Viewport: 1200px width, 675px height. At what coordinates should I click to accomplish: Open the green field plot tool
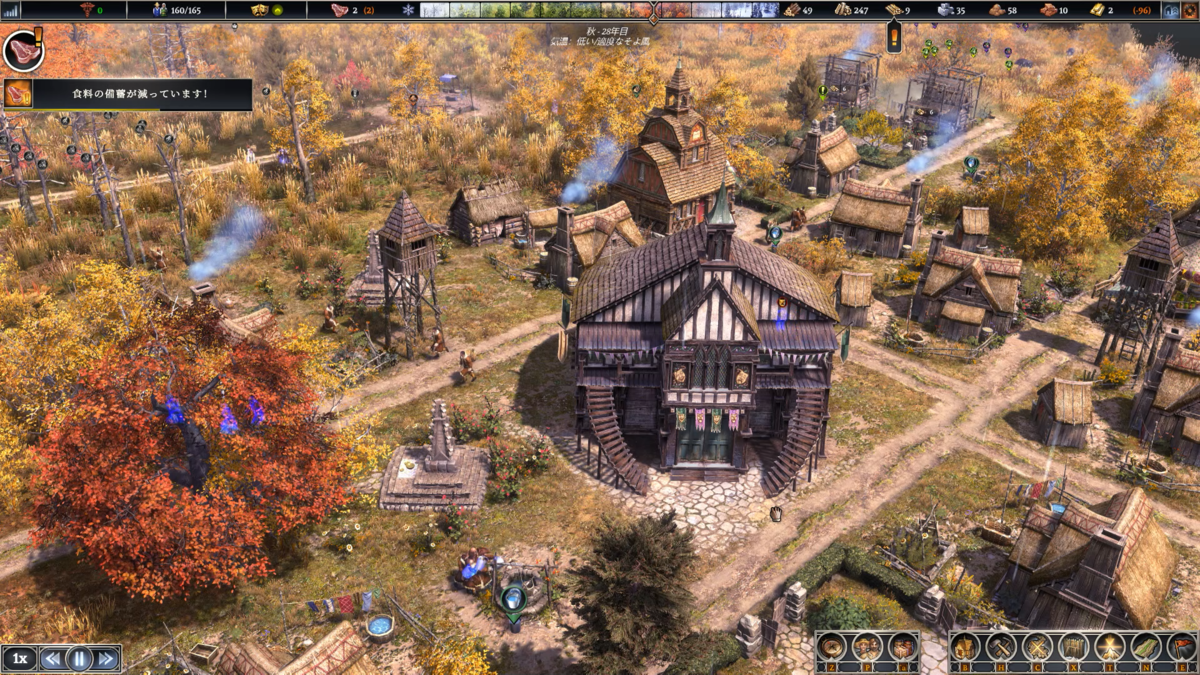tap(1146, 648)
